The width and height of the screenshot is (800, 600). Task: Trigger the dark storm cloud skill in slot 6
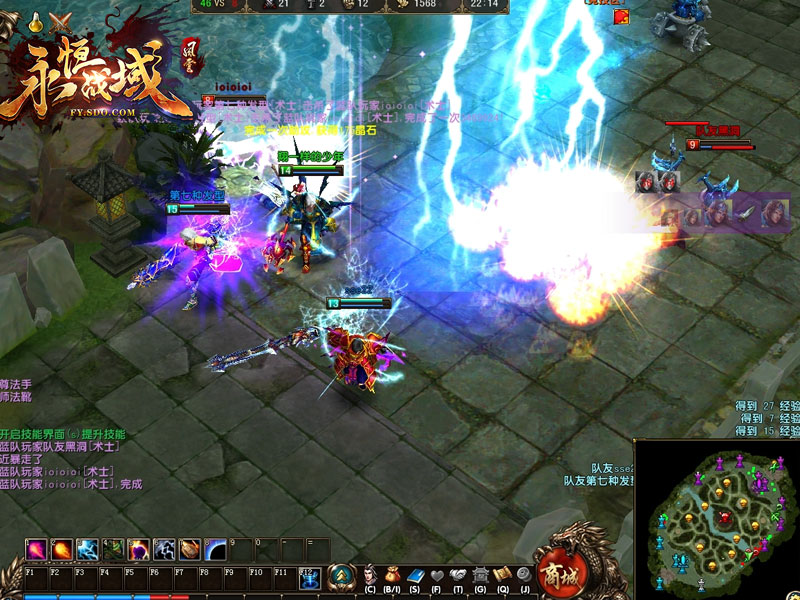164,549
